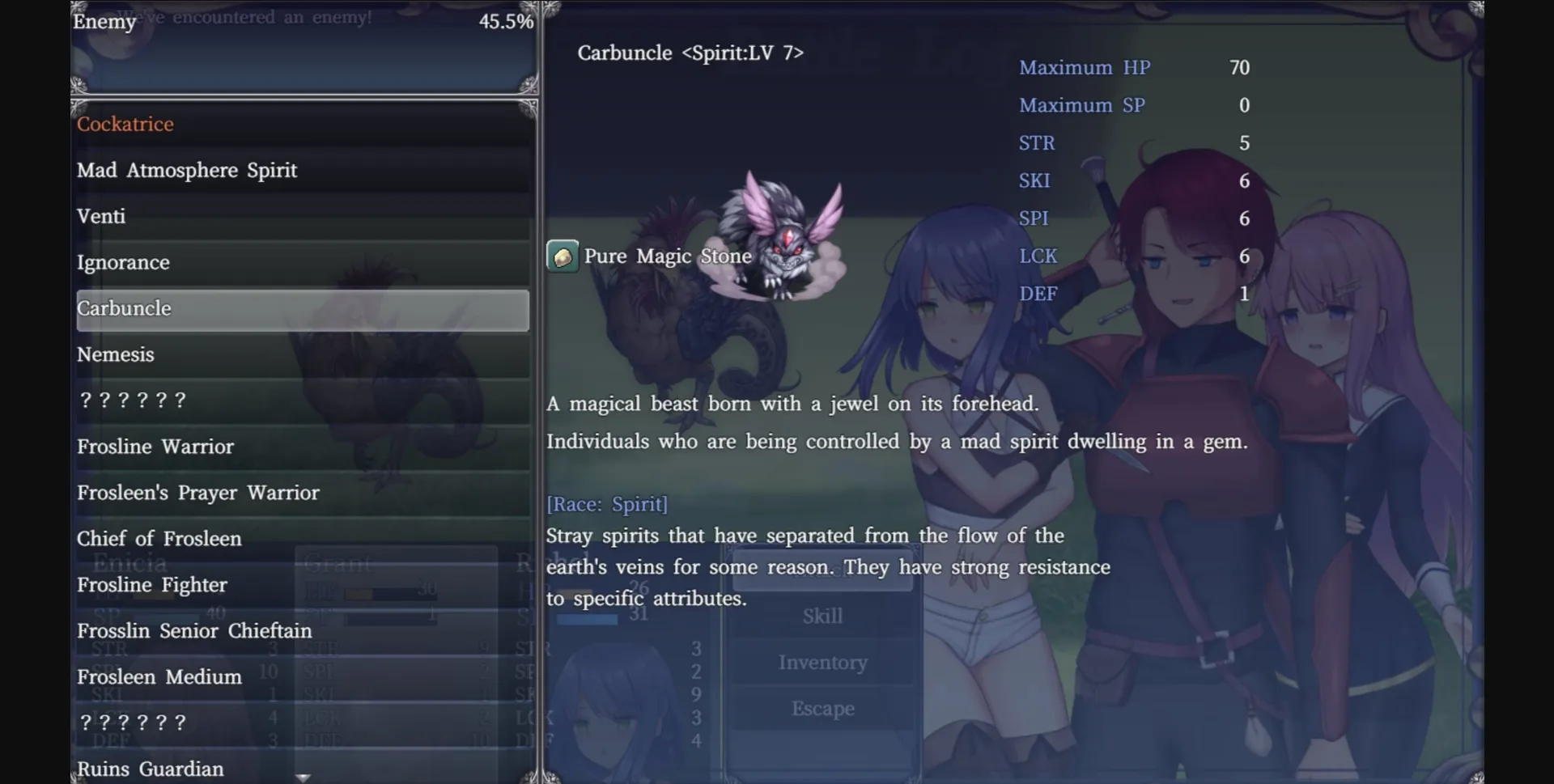Click the Pure Magic Stone drop item icon

[x=563, y=256]
